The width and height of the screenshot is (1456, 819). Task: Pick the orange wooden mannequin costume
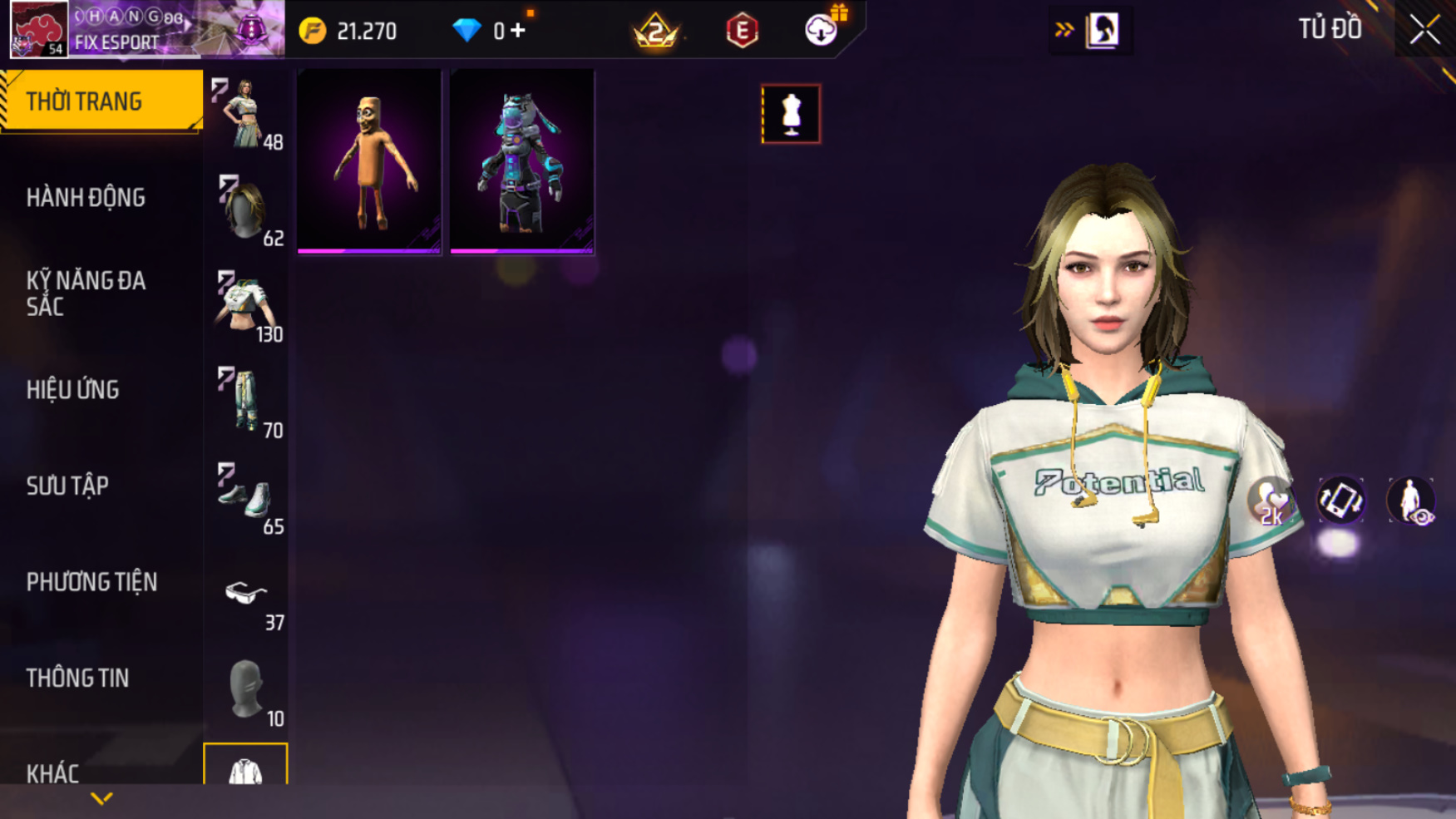pos(369,161)
